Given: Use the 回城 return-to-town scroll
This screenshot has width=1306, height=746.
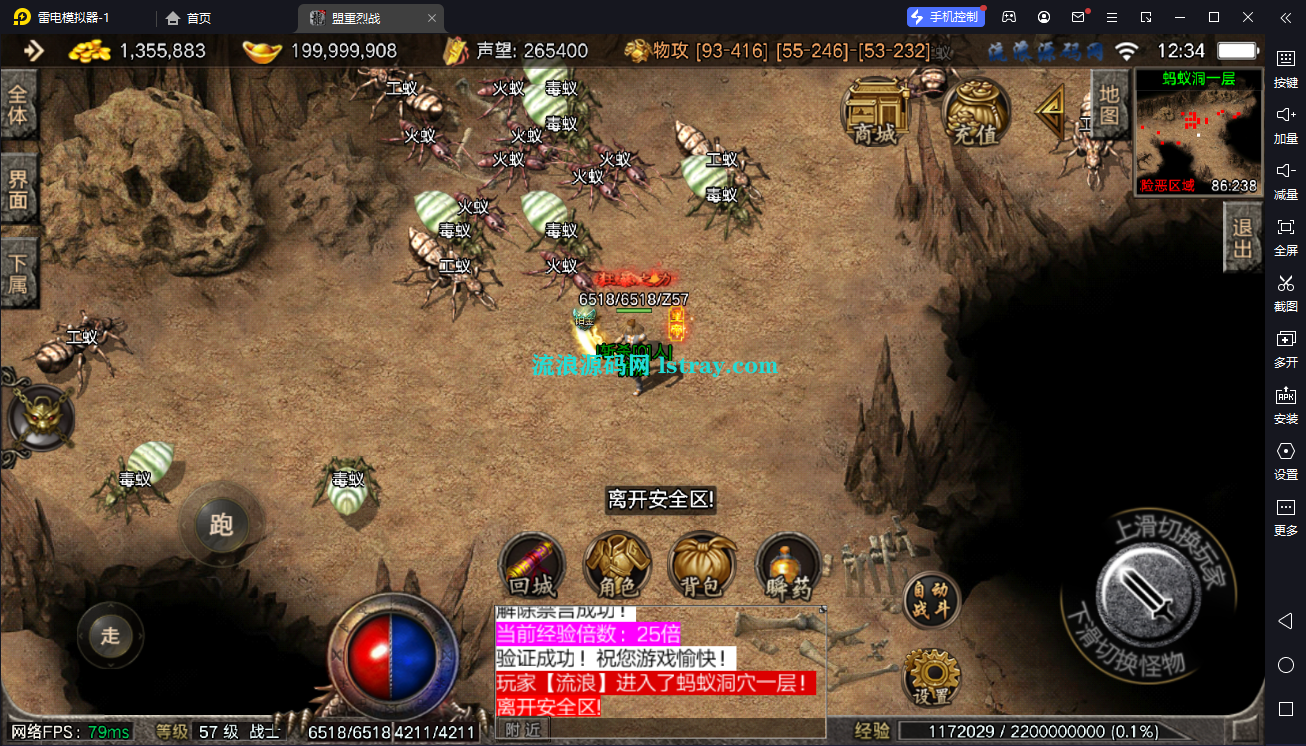Looking at the screenshot, I should point(533,565).
